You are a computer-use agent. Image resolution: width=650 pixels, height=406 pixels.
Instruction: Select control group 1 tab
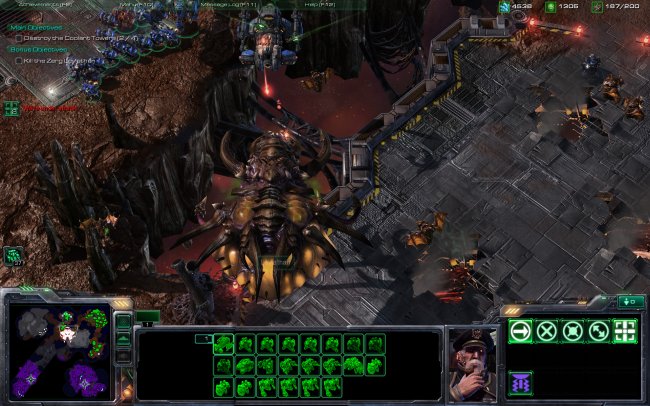coord(147,317)
